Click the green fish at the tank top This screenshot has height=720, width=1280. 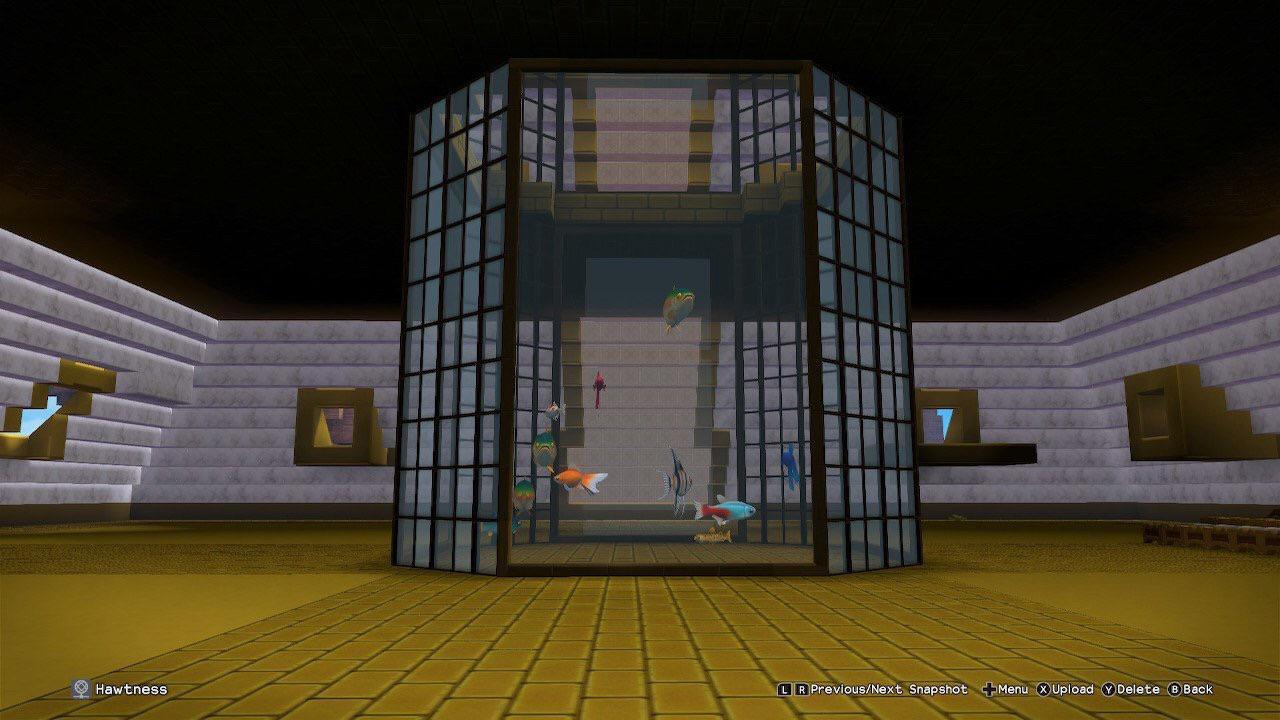(680, 305)
